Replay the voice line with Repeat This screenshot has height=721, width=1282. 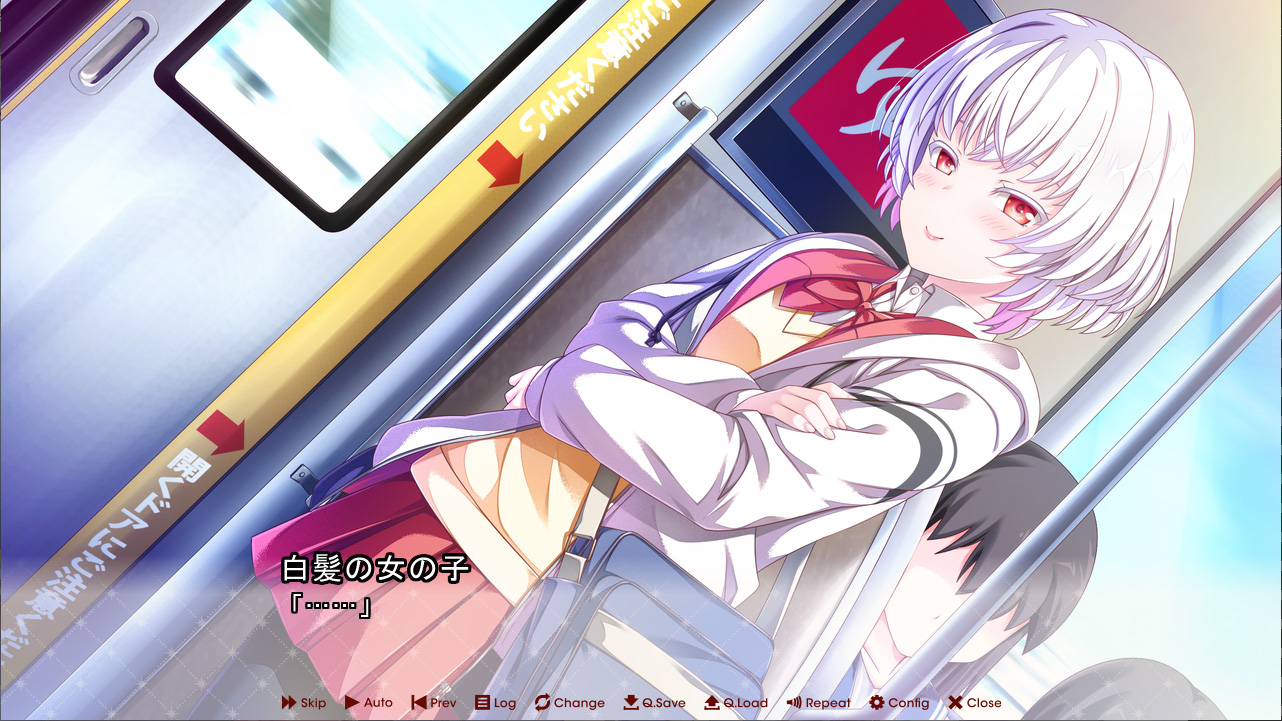820,703
